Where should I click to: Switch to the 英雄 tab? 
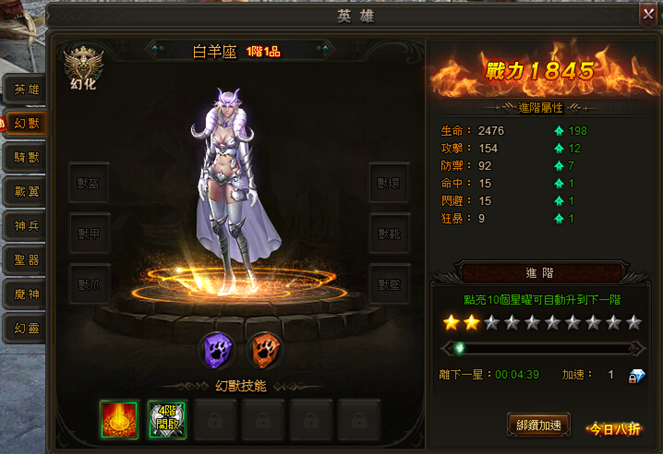[x=26, y=89]
